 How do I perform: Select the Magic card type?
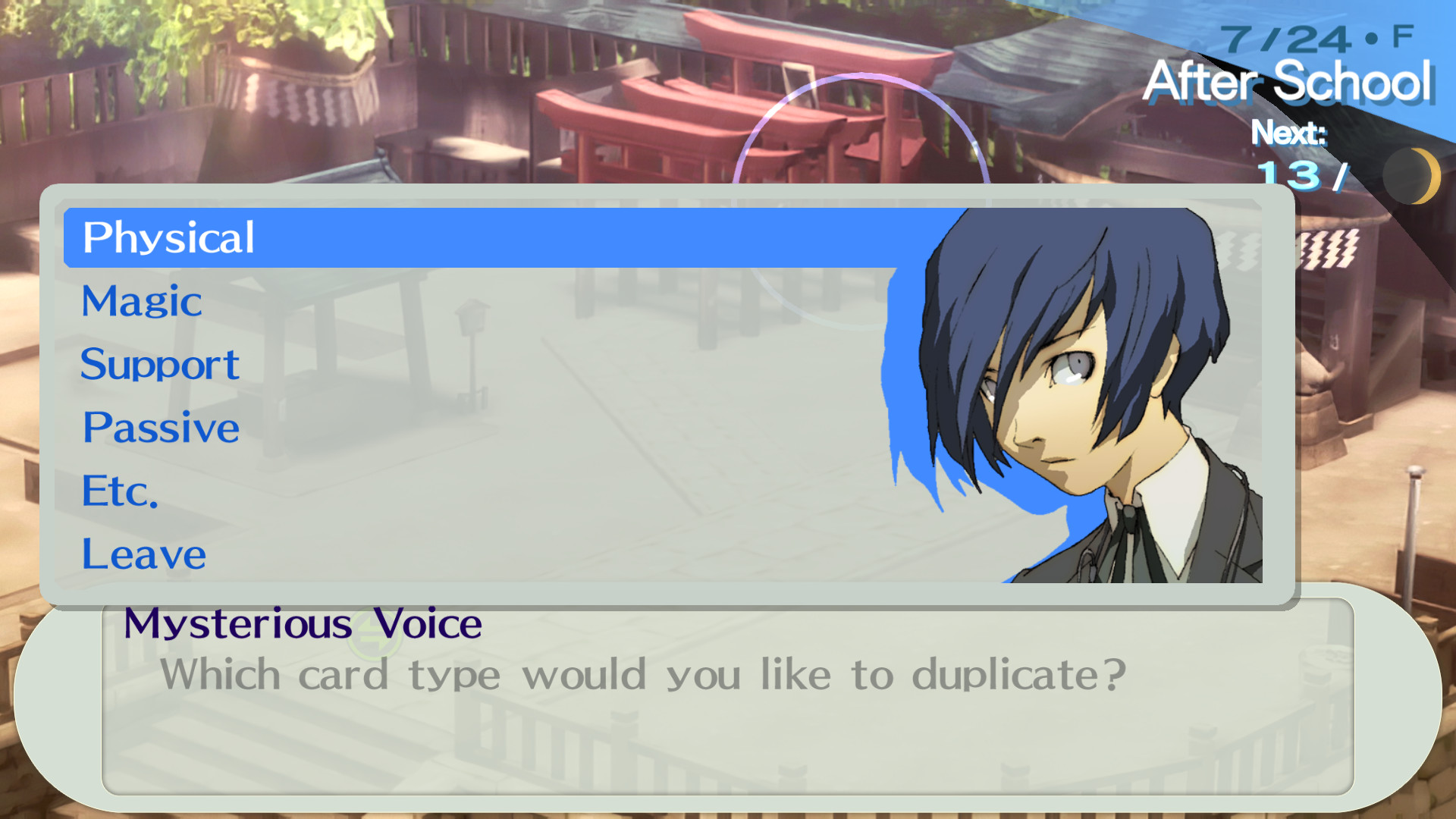coord(141,301)
